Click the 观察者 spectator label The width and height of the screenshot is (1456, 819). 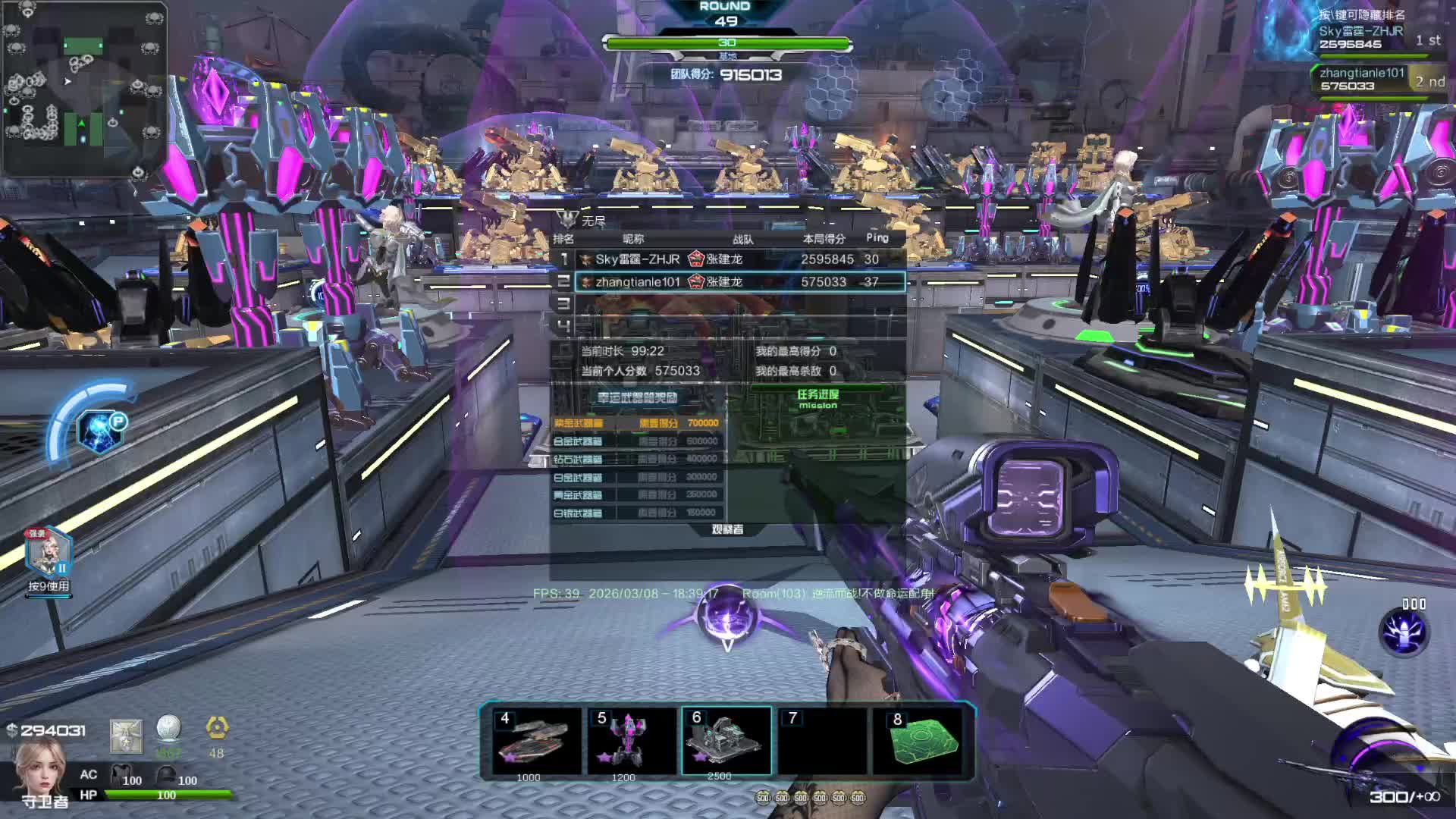[727, 529]
